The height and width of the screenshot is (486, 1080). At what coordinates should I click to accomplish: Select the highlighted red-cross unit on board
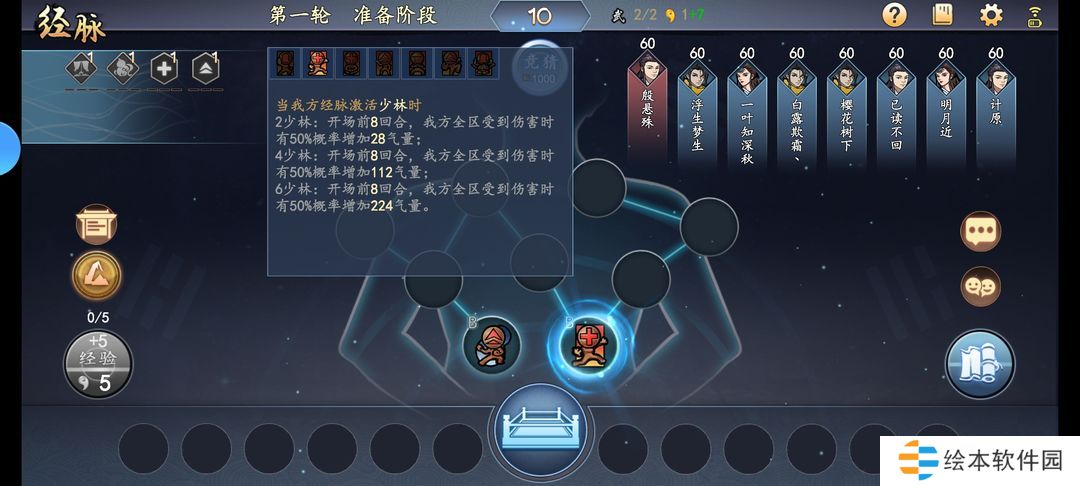pyautogui.click(x=589, y=343)
